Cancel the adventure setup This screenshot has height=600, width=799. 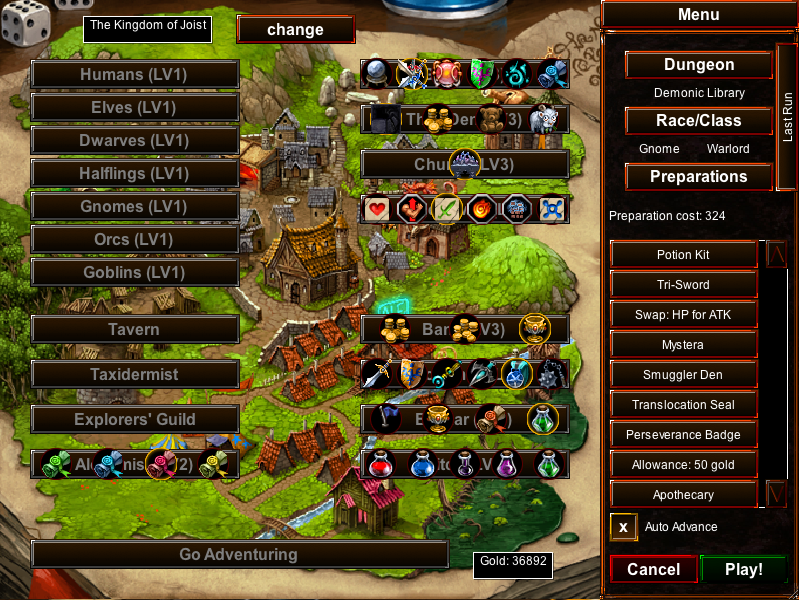(653, 569)
